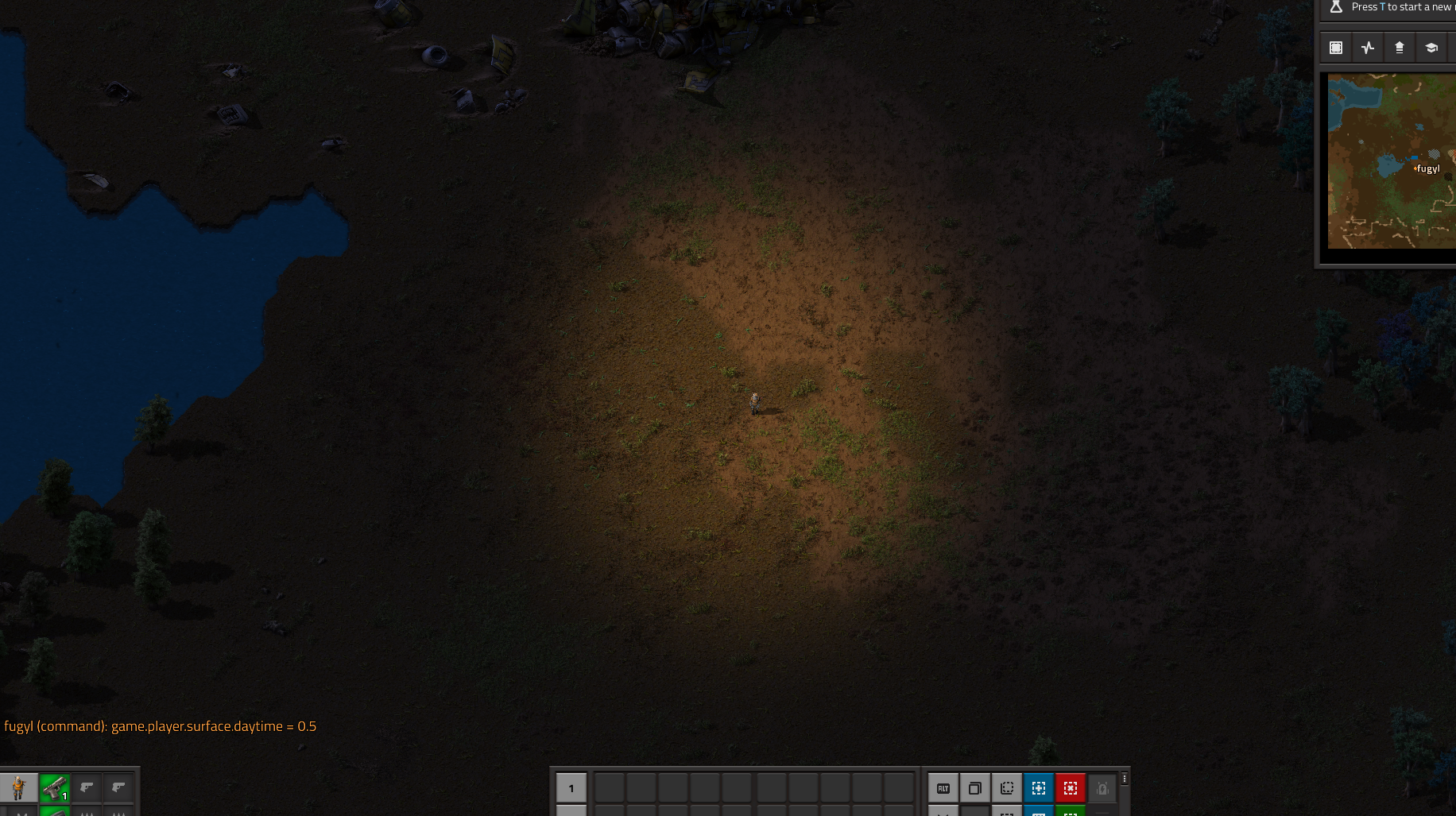
Task: Open the character screen via the armor portrait
Action: 18,788
